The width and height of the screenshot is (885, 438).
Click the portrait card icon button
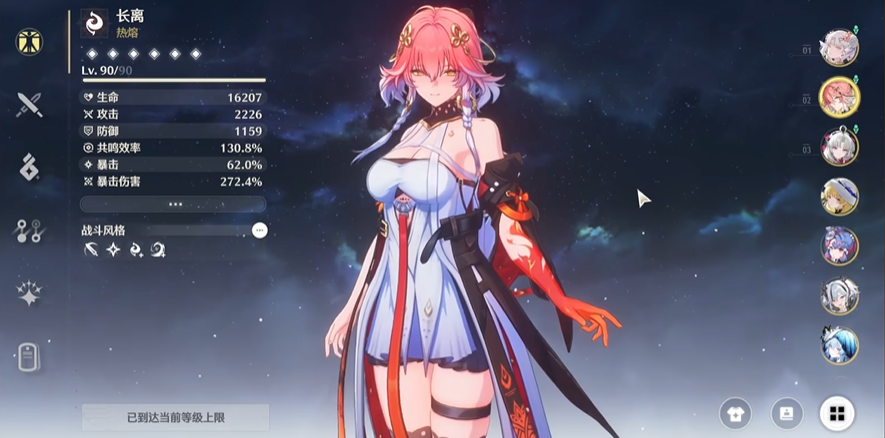click(x=786, y=413)
